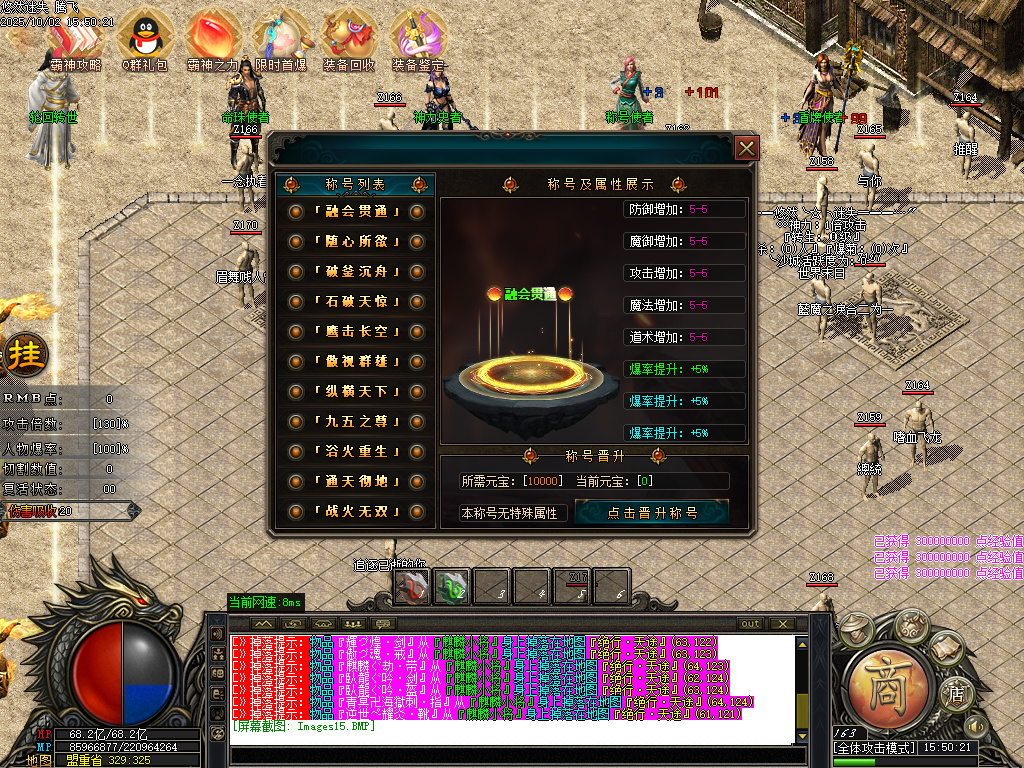Select the 傲视群雄 title entry
The height and width of the screenshot is (768, 1024).
pos(355,362)
